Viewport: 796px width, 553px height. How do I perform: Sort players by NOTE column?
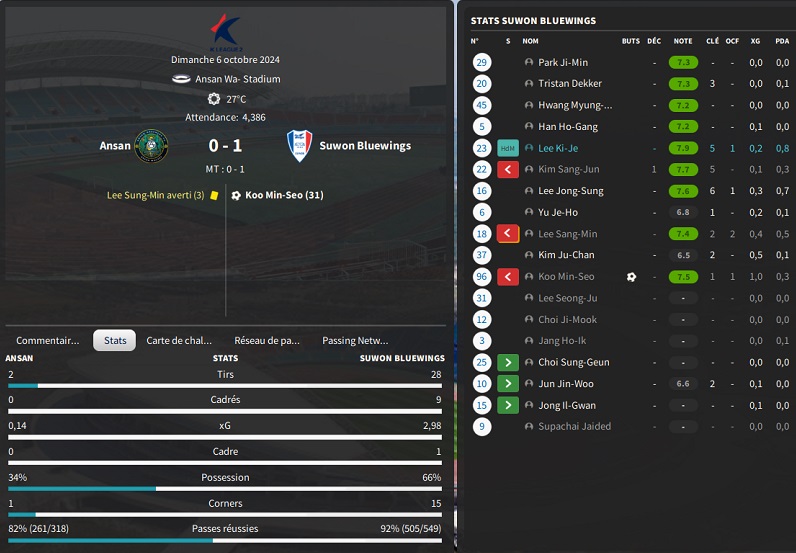[x=683, y=41]
